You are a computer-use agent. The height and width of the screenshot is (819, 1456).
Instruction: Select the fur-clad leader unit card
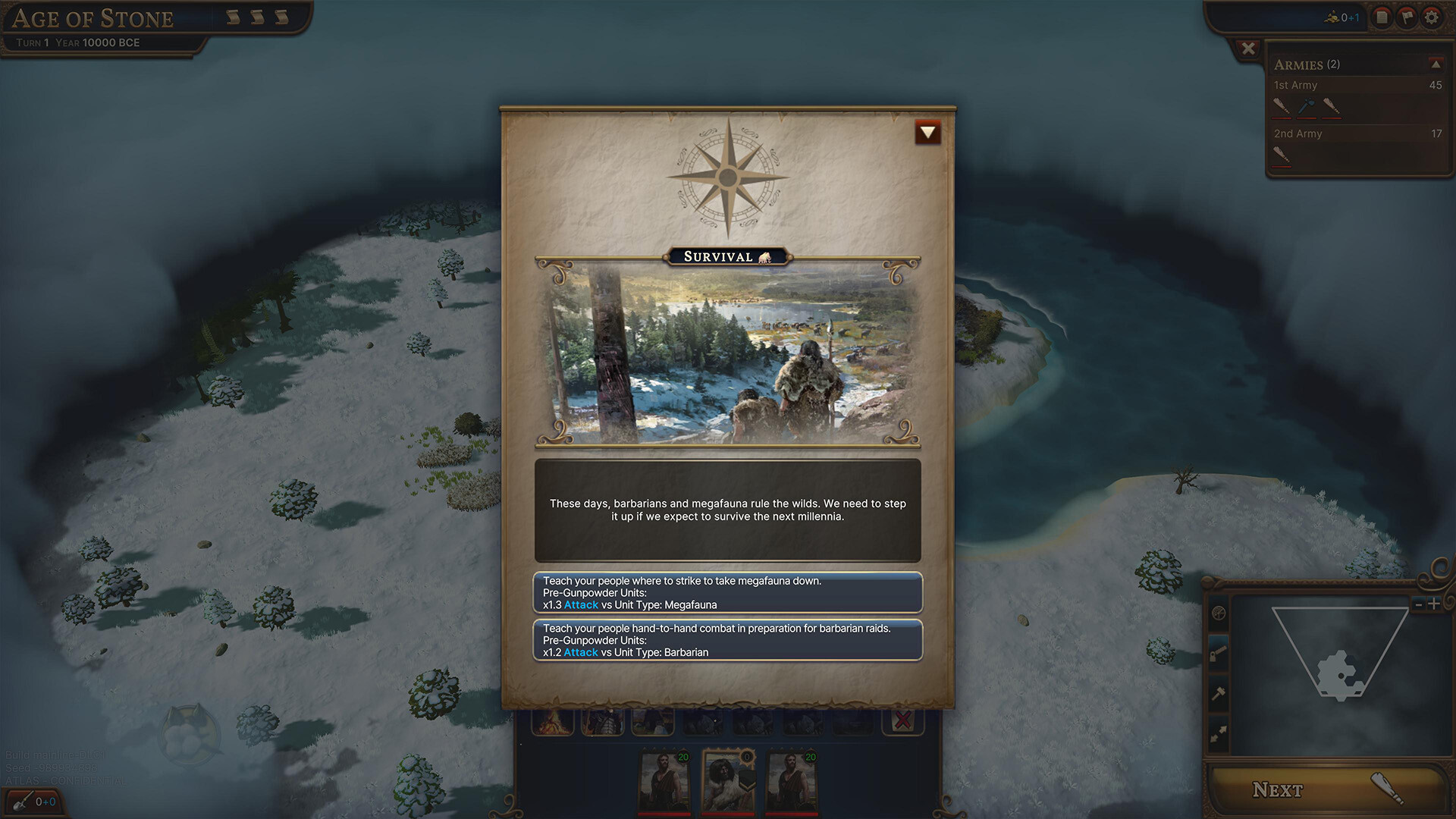[x=728, y=781]
